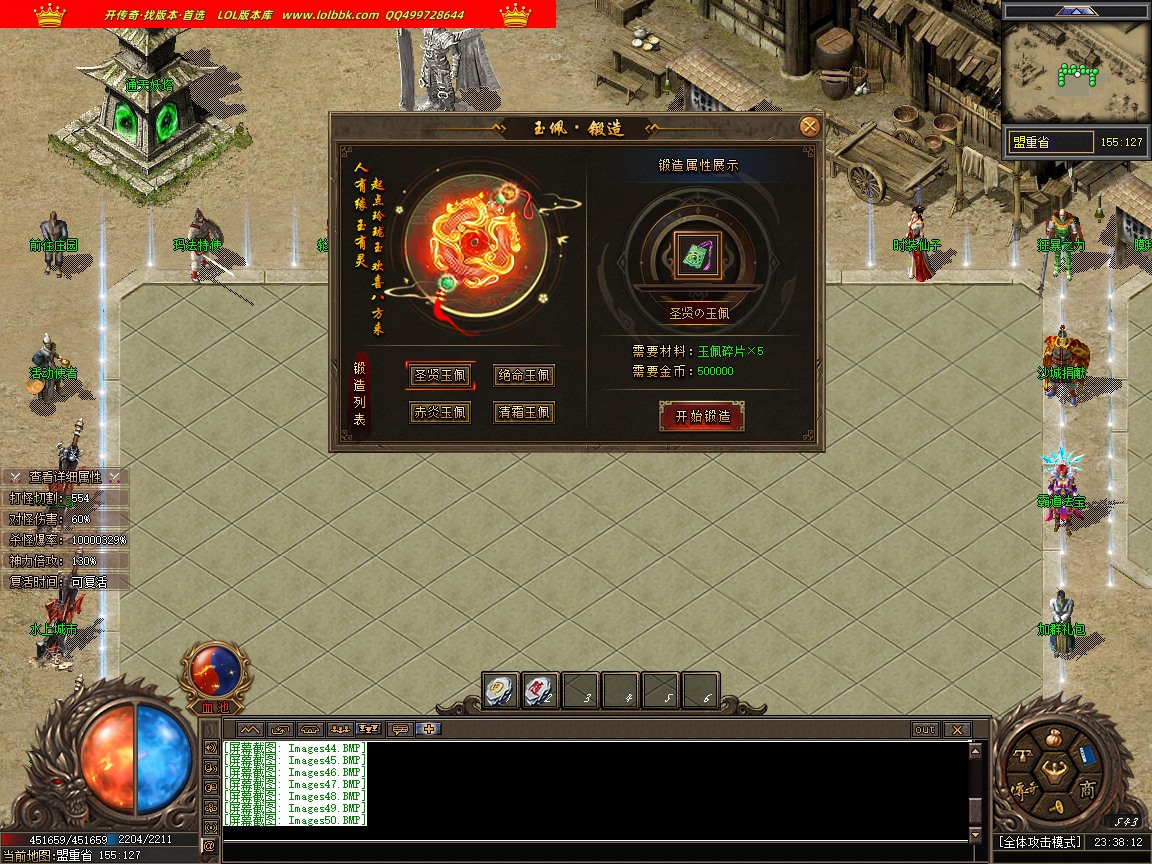Close the 玉佩·锻造 forging window
Viewport: 1152px width, 864px height.
coord(810,126)
